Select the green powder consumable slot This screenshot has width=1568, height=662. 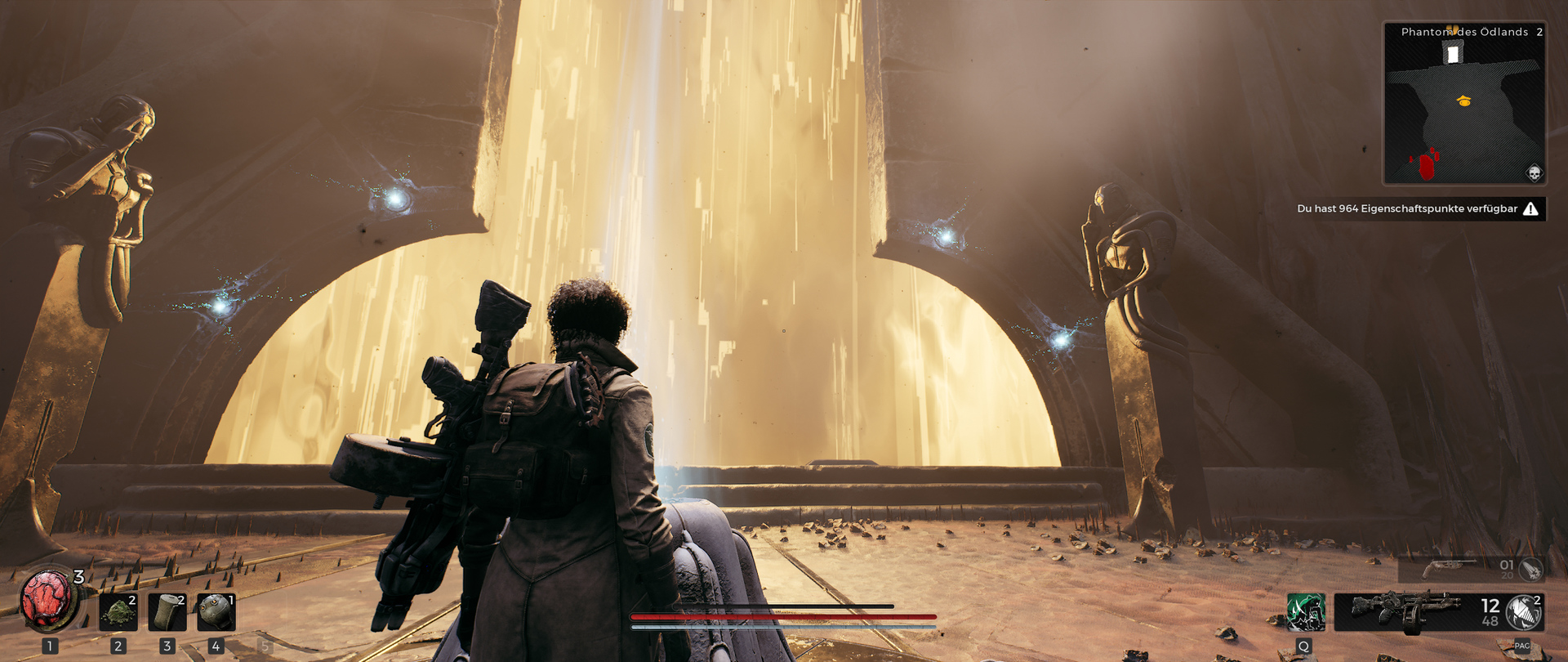click(118, 612)
